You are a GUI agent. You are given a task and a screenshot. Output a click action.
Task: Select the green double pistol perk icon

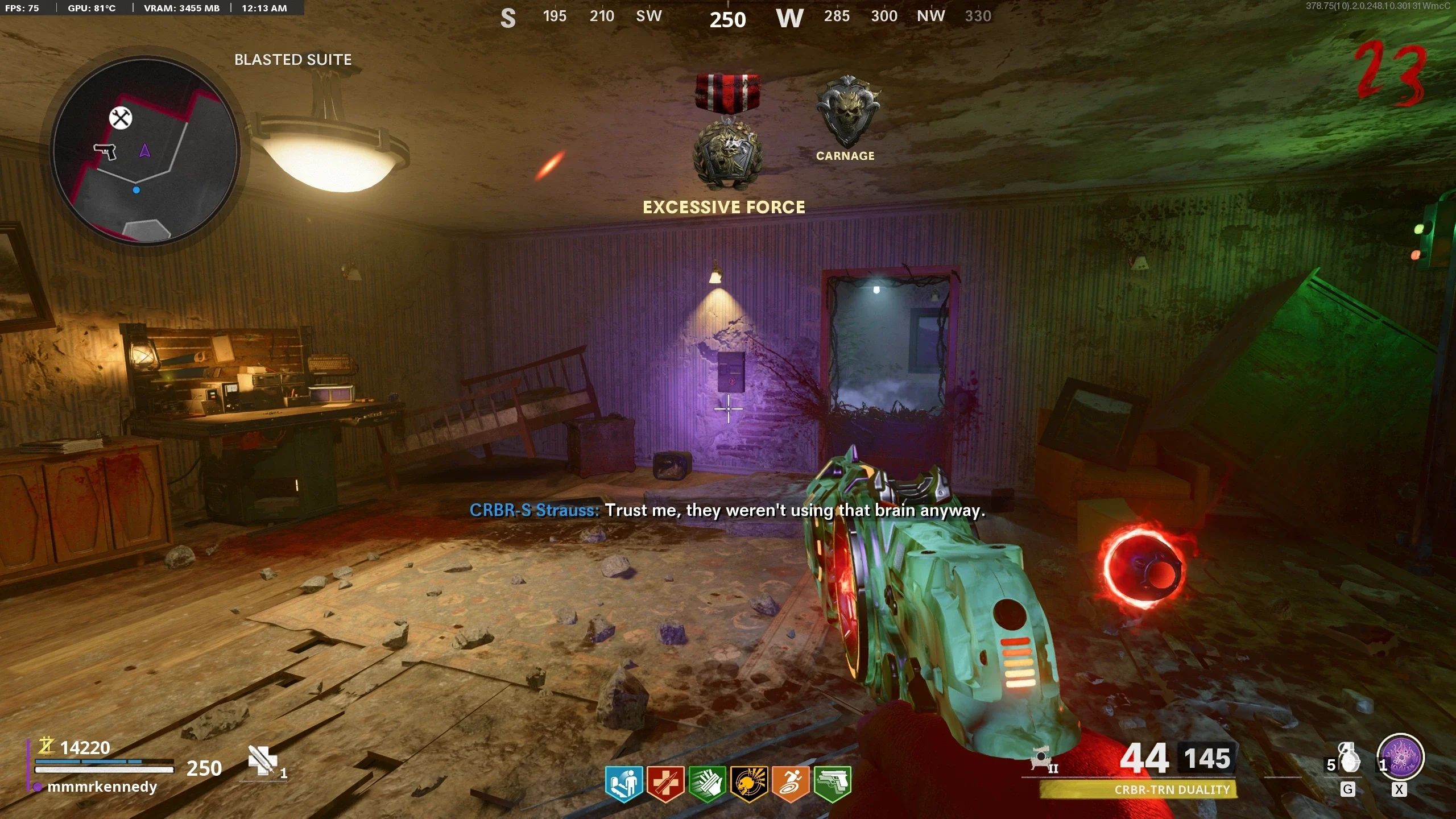tap(832, 783)
